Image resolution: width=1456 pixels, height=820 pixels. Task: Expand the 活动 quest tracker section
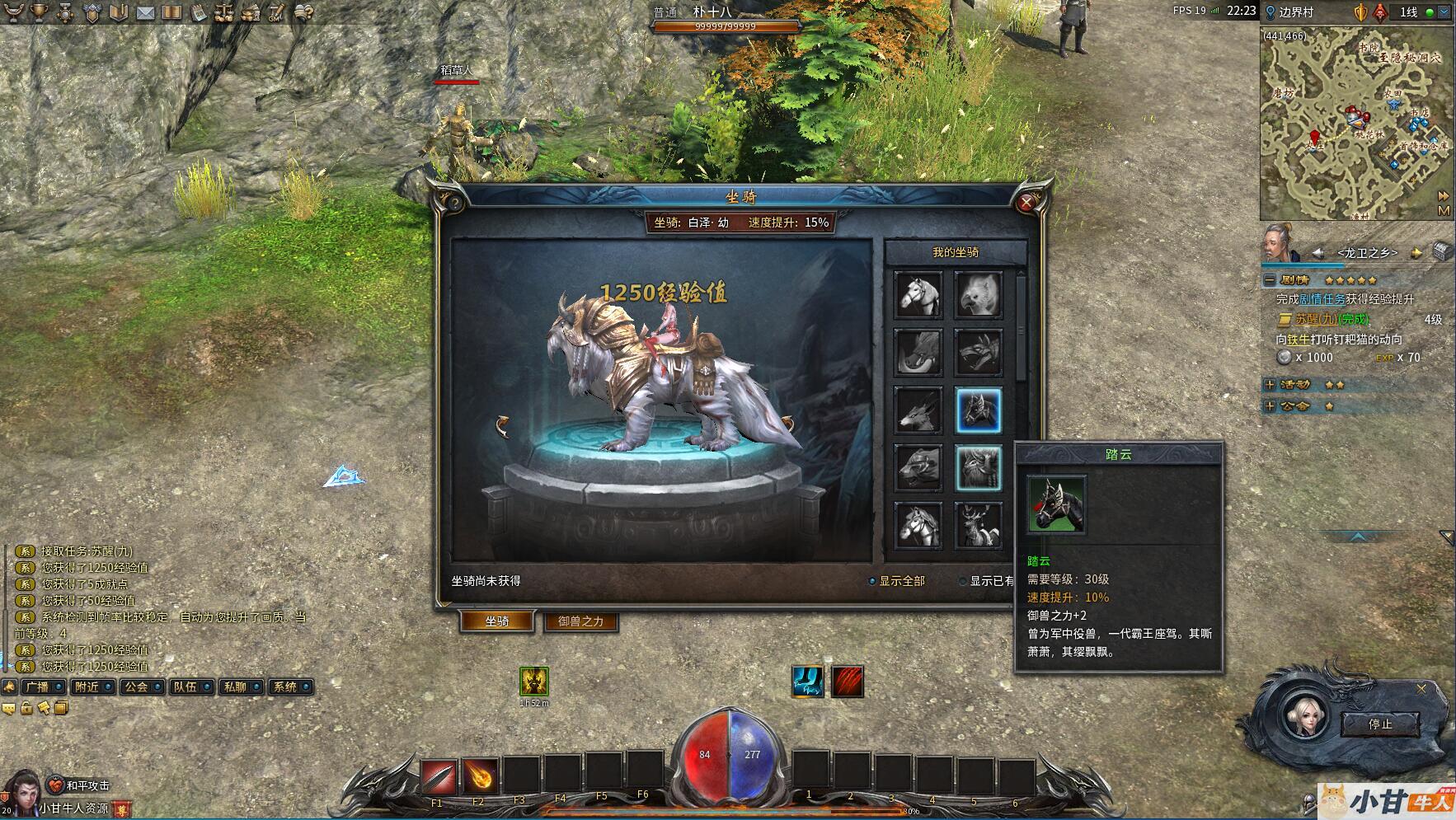pos(1270,385)
